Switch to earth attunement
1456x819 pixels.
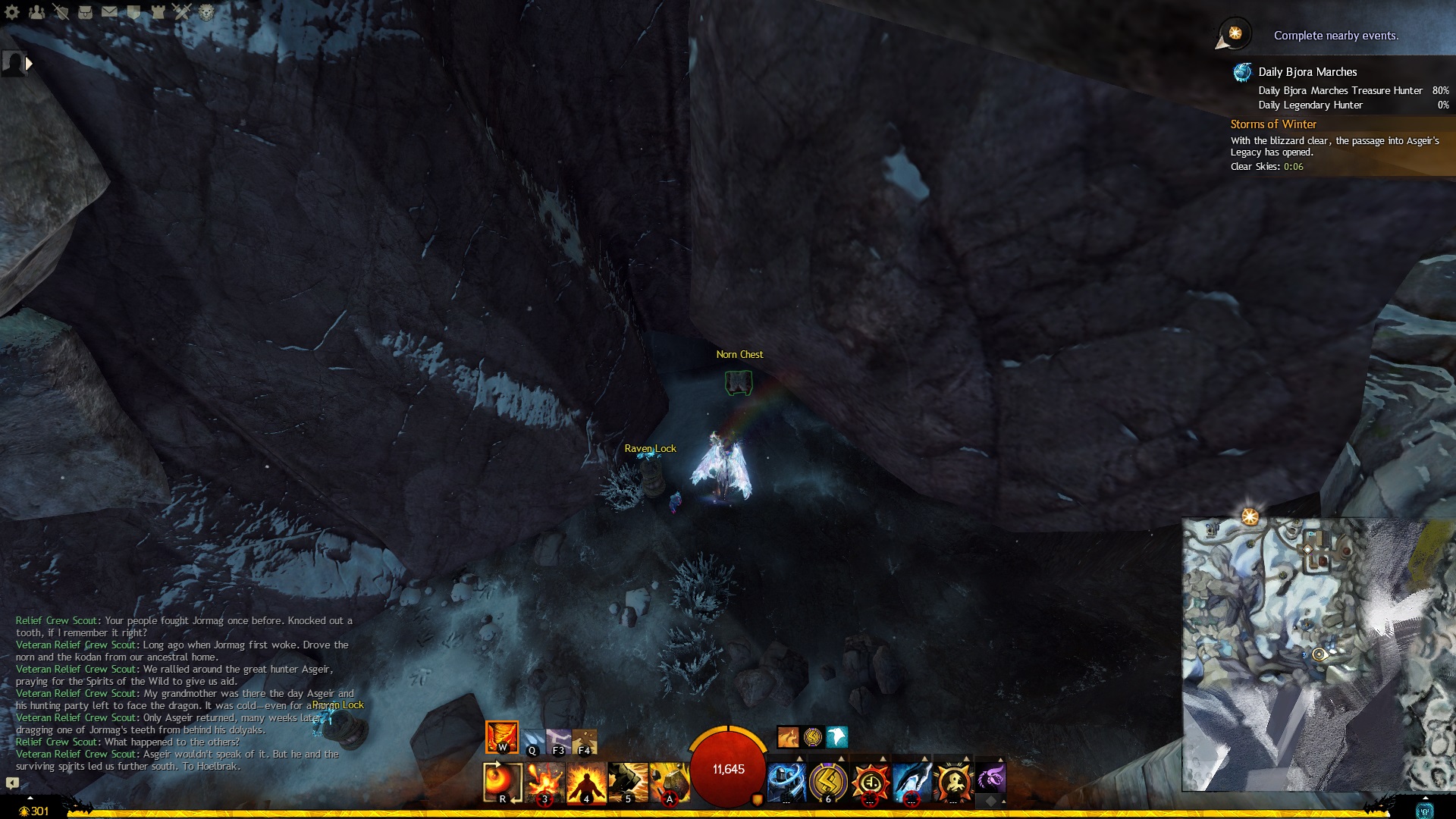pyautogui.click(x=584, y=742)
